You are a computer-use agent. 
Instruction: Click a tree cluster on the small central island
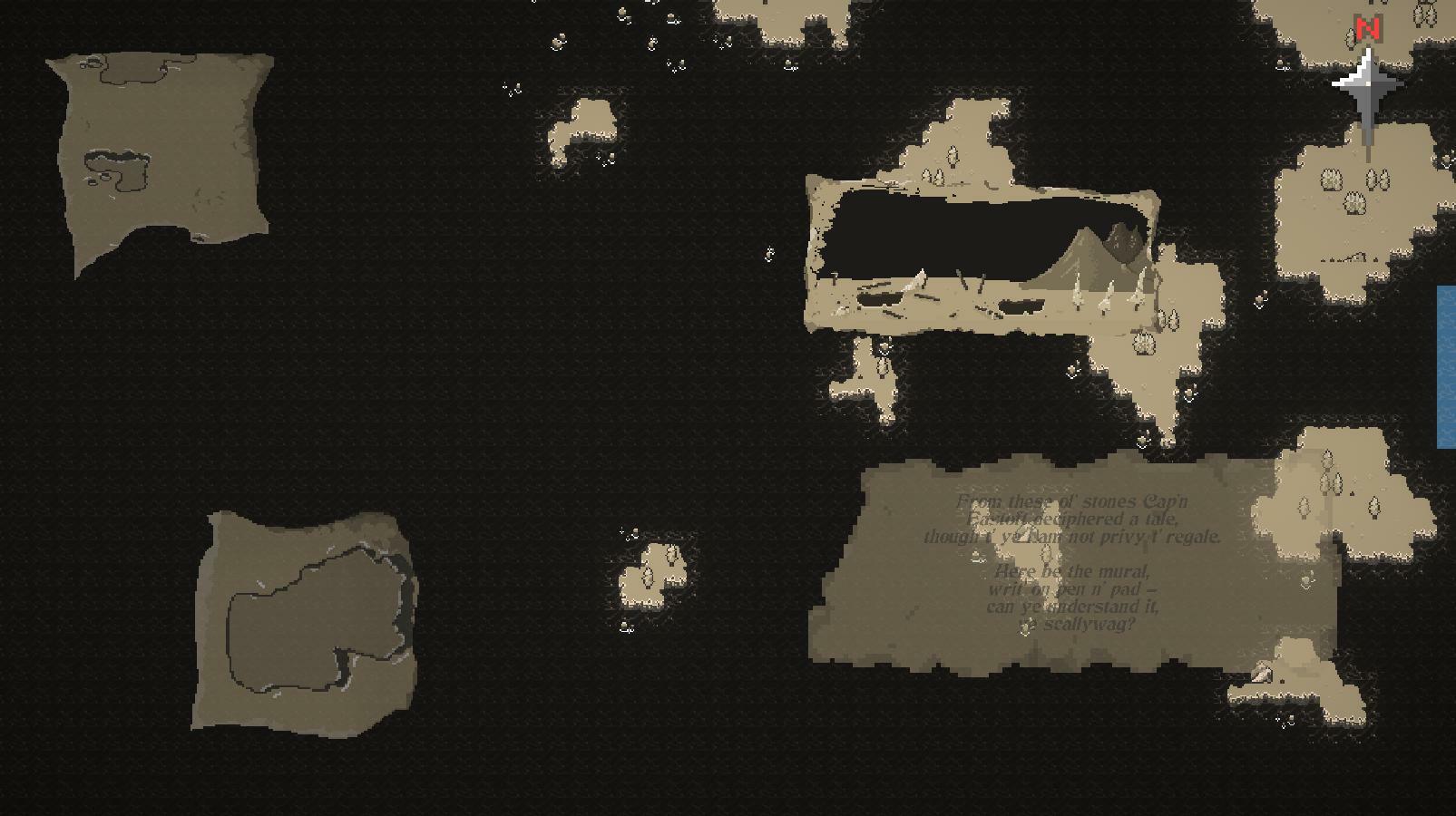648,574
